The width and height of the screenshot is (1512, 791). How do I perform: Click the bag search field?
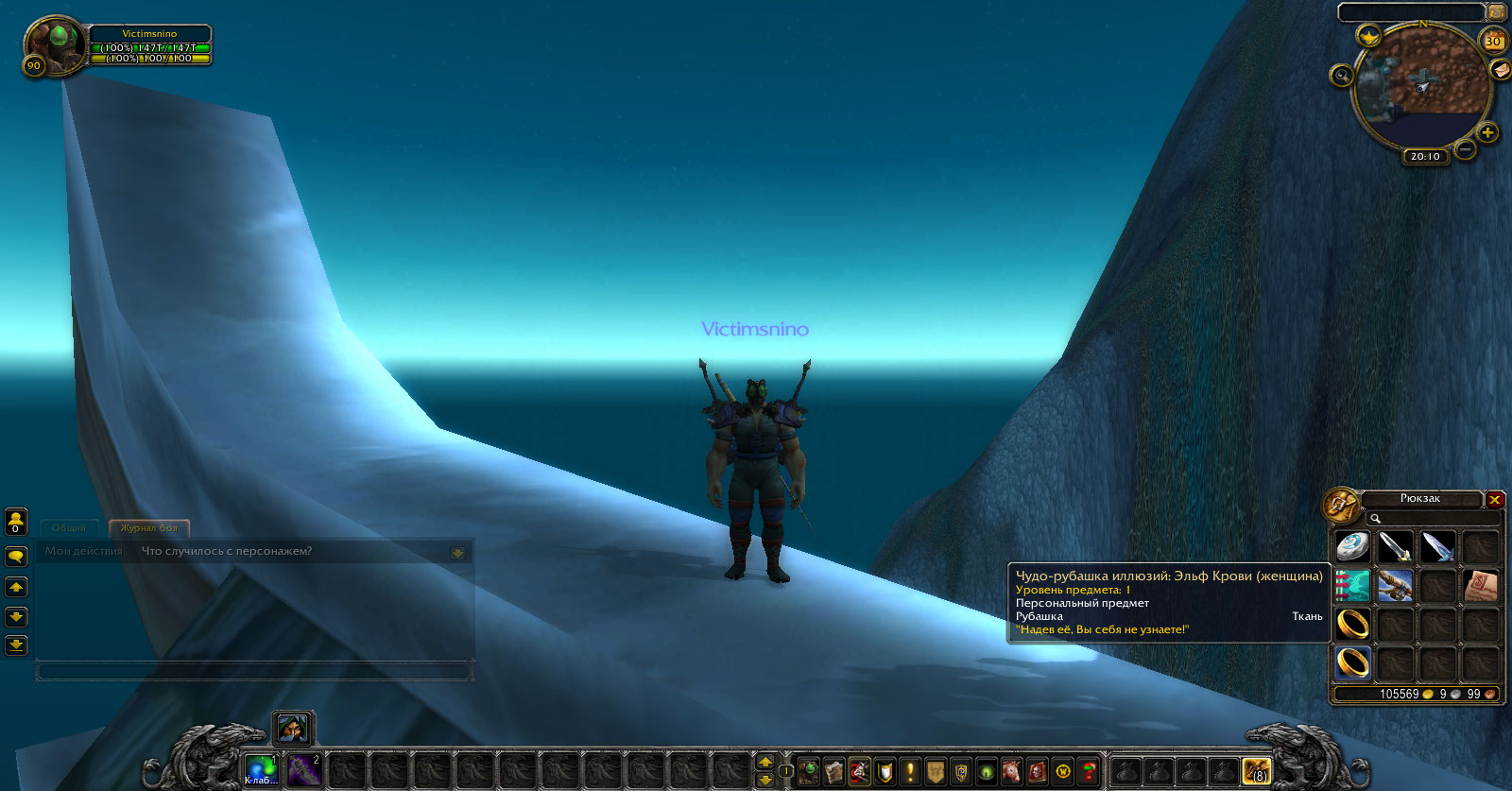point(1437,518)
